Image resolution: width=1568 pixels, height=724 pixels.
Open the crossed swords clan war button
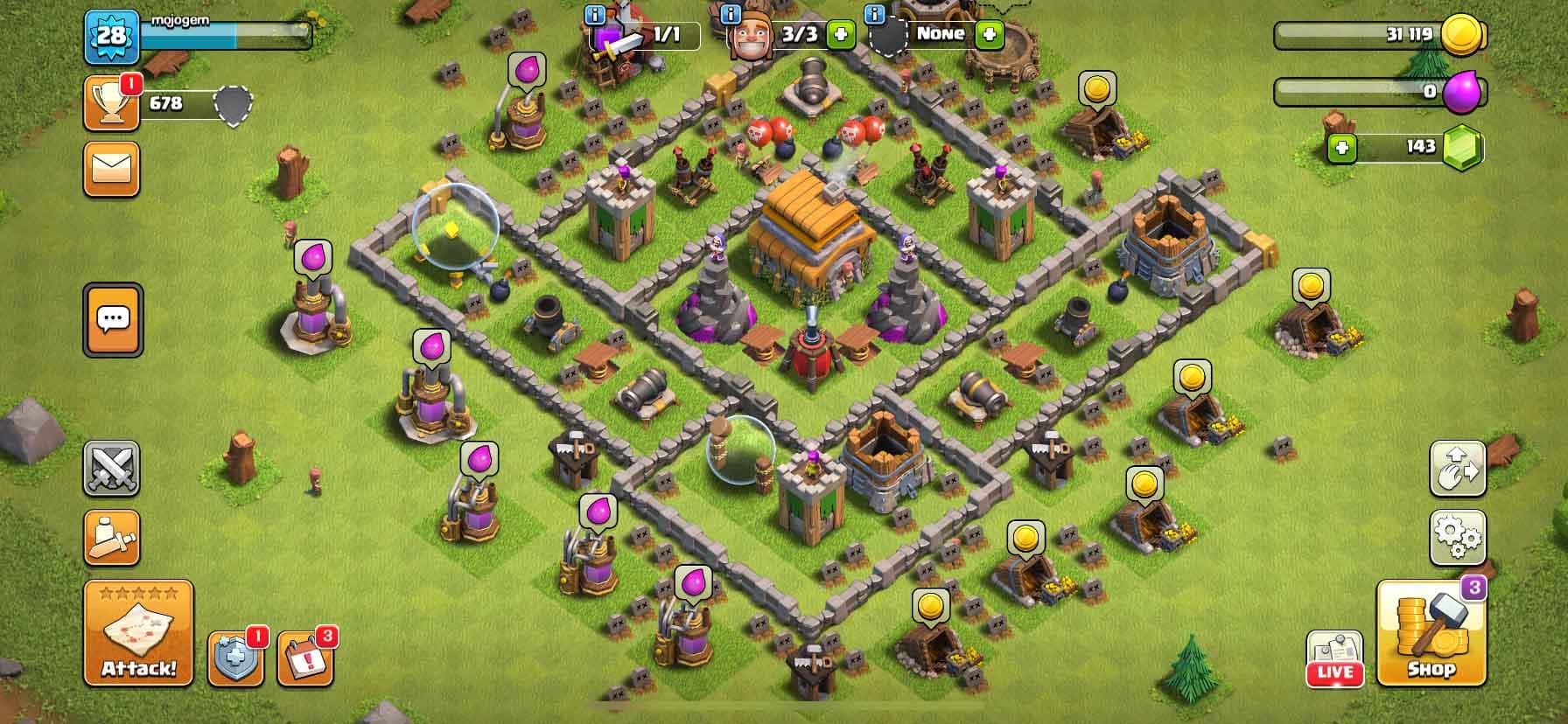click(x=111, y=469)
